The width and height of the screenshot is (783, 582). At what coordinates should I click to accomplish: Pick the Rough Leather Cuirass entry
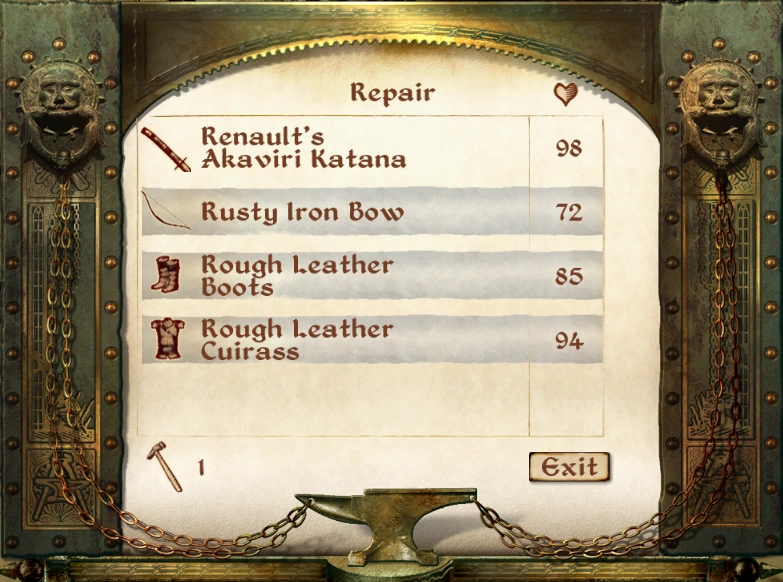coord(297,340)
